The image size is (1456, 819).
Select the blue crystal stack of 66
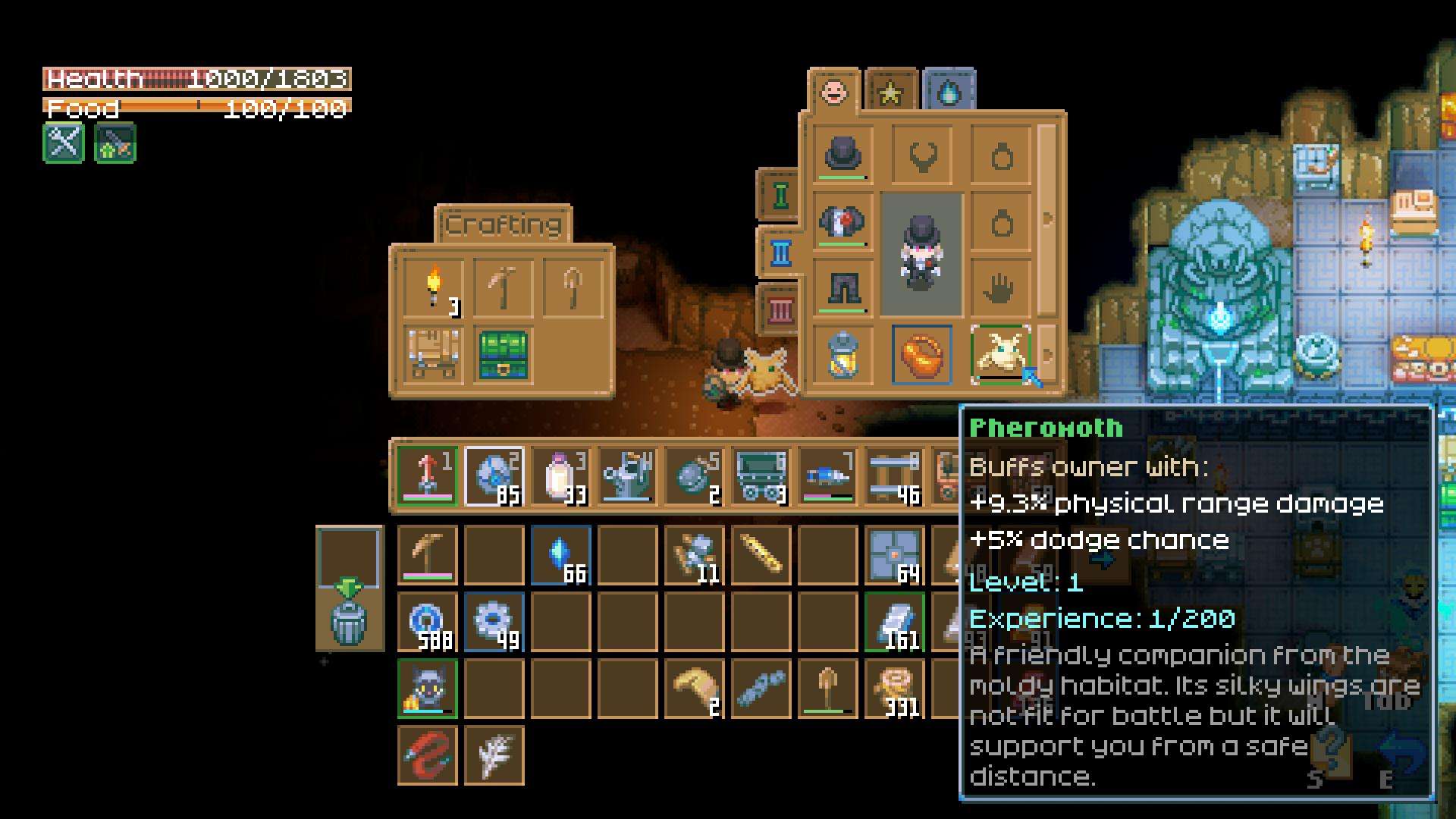[560, 556]
